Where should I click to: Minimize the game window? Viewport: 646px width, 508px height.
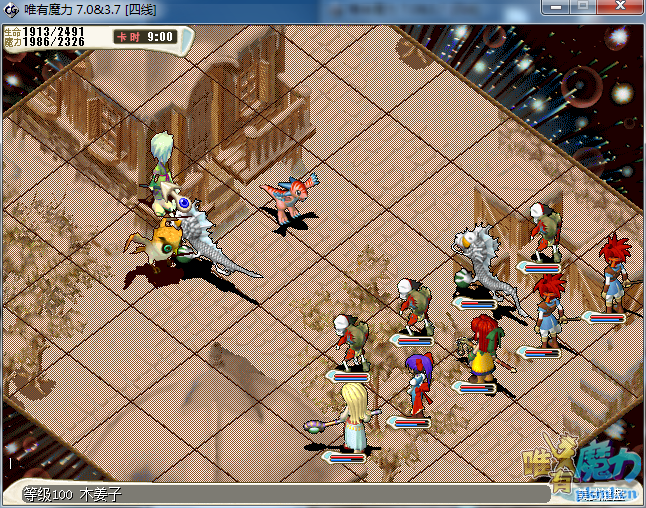tap(556, 7)
